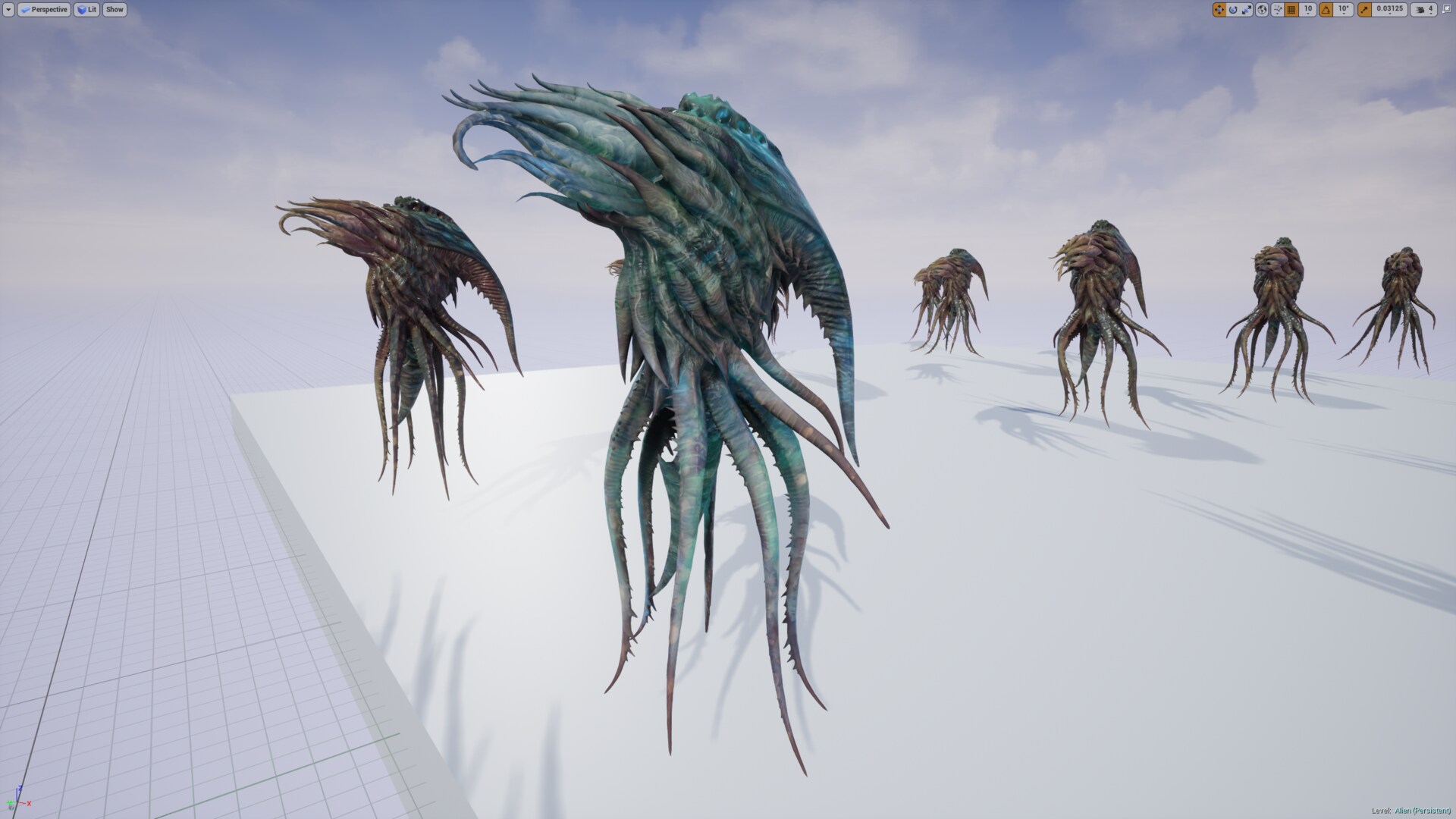Open the Perspective view menu
This screenshot has height=819, width=1456.
point(44,9)
